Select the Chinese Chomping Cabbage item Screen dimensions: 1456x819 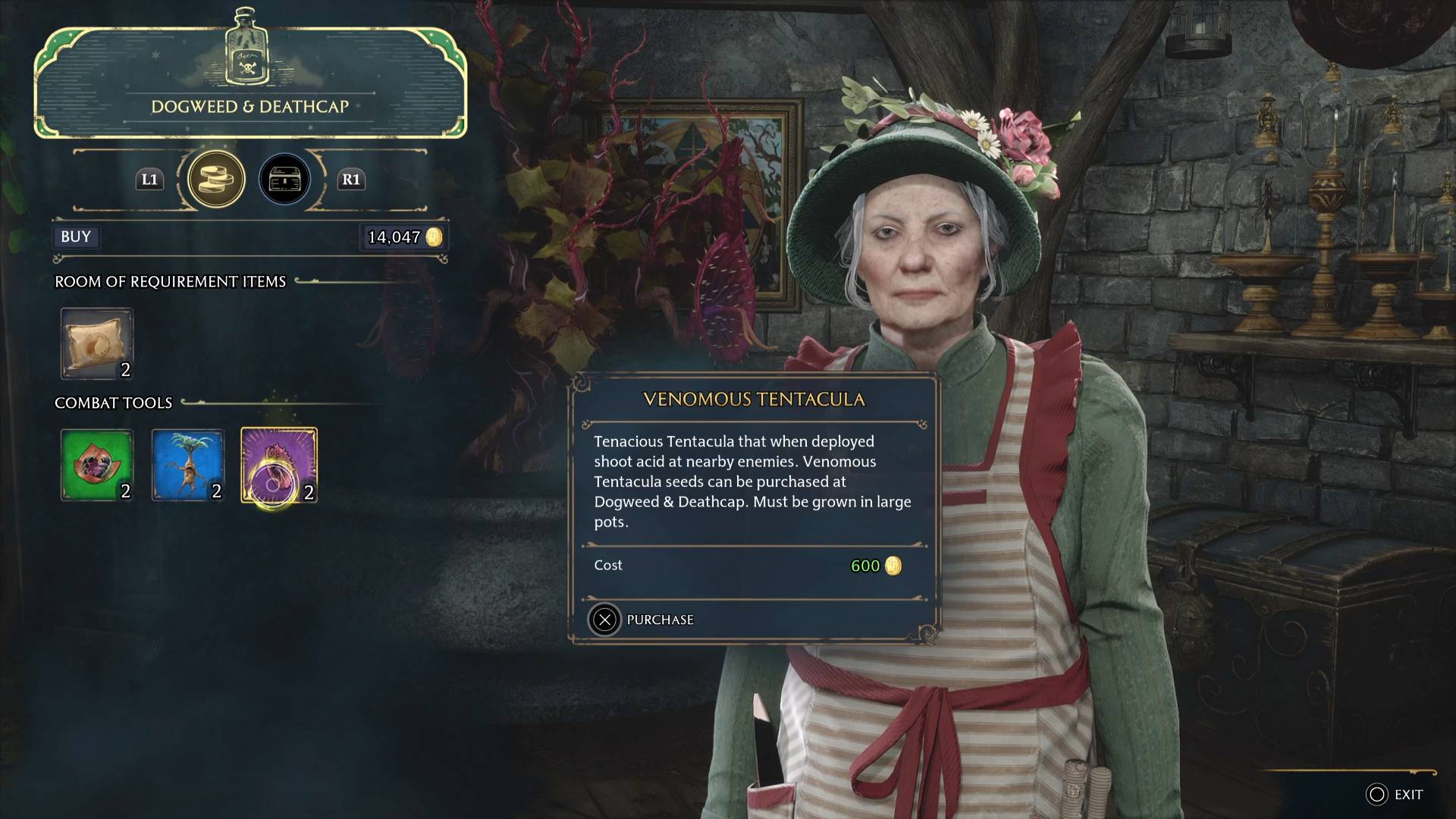pos(97,465)
